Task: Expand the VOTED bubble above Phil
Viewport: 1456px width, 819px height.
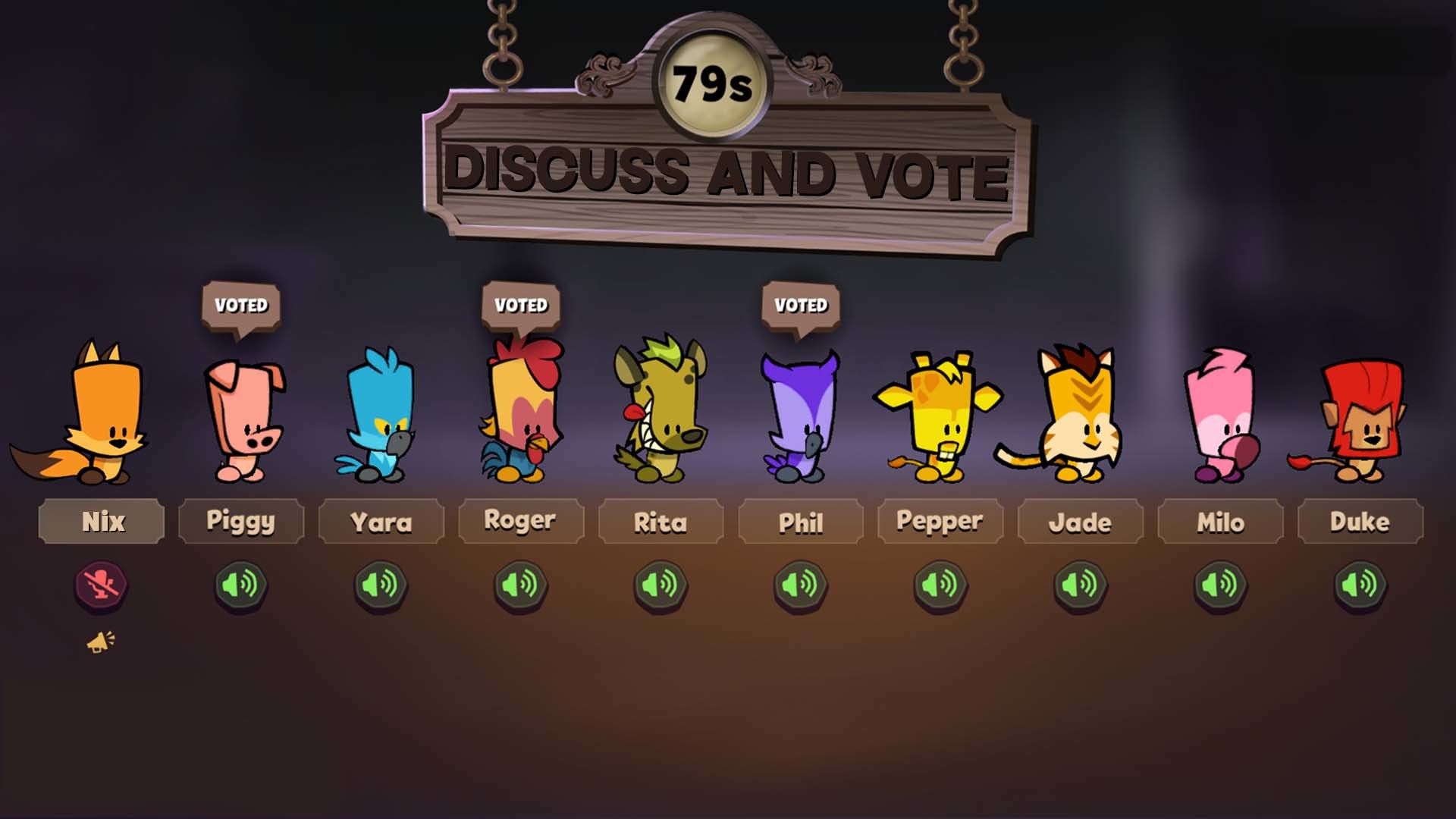Action: click(802, 306)
